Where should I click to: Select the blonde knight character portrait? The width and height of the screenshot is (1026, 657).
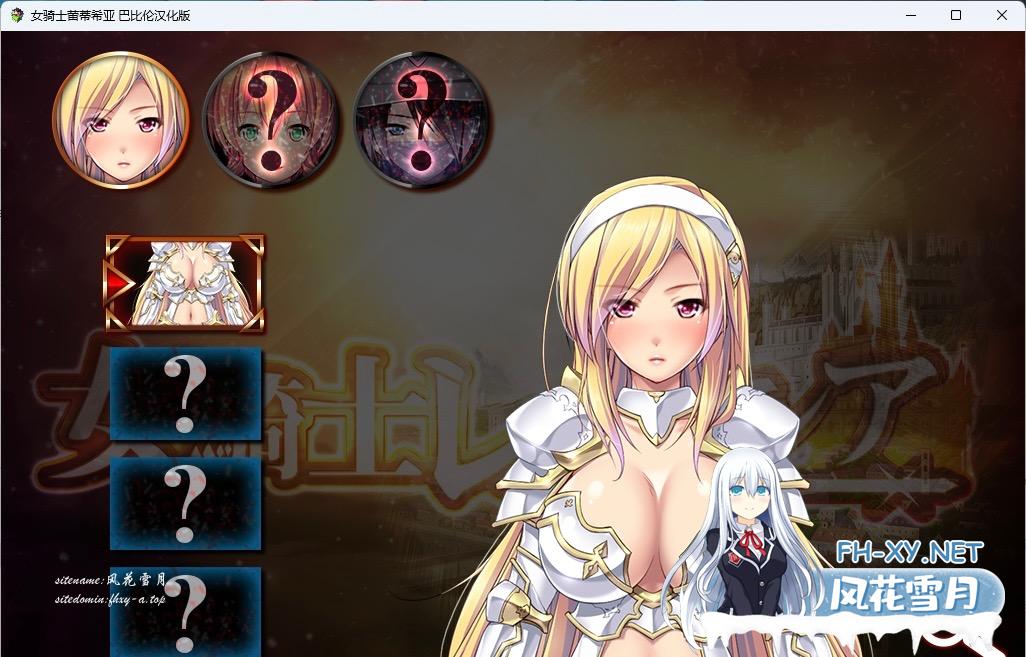pyautogui.click(x=120, y=119)
